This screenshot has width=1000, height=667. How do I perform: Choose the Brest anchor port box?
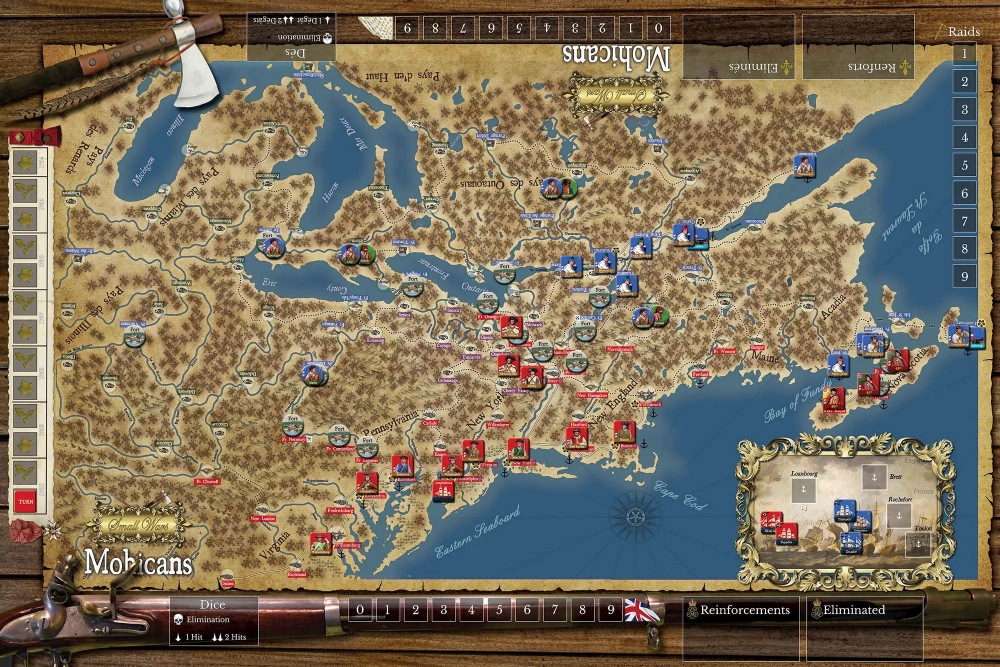[875, 477]
